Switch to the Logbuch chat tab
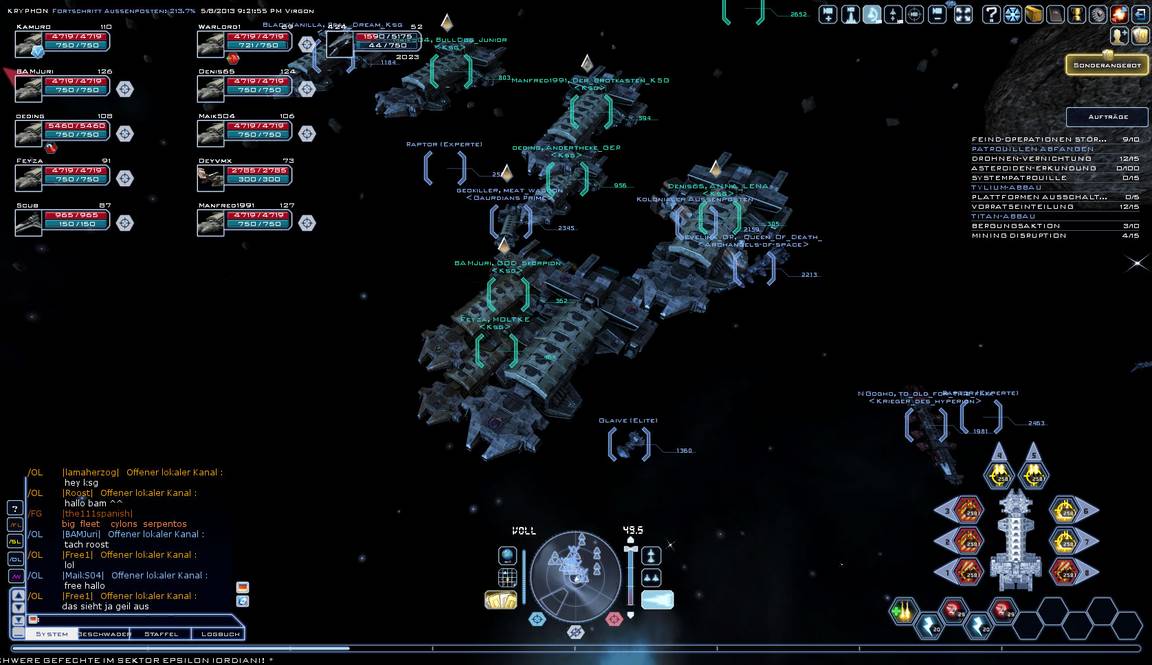 click(220, 634)
